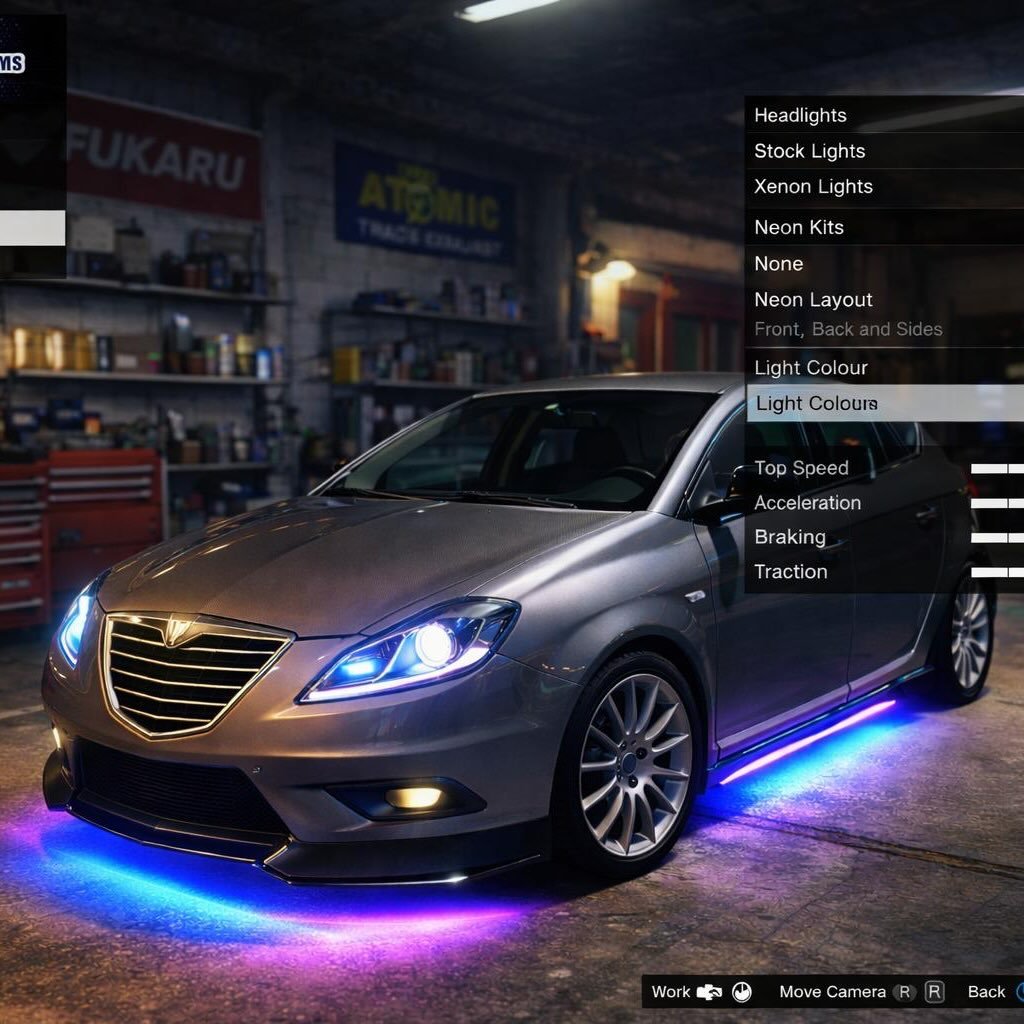The height and width of the screenshot is (1024, 1024).
Task: Choose the highlighted Light Colours row
Action: coord(817,404)
